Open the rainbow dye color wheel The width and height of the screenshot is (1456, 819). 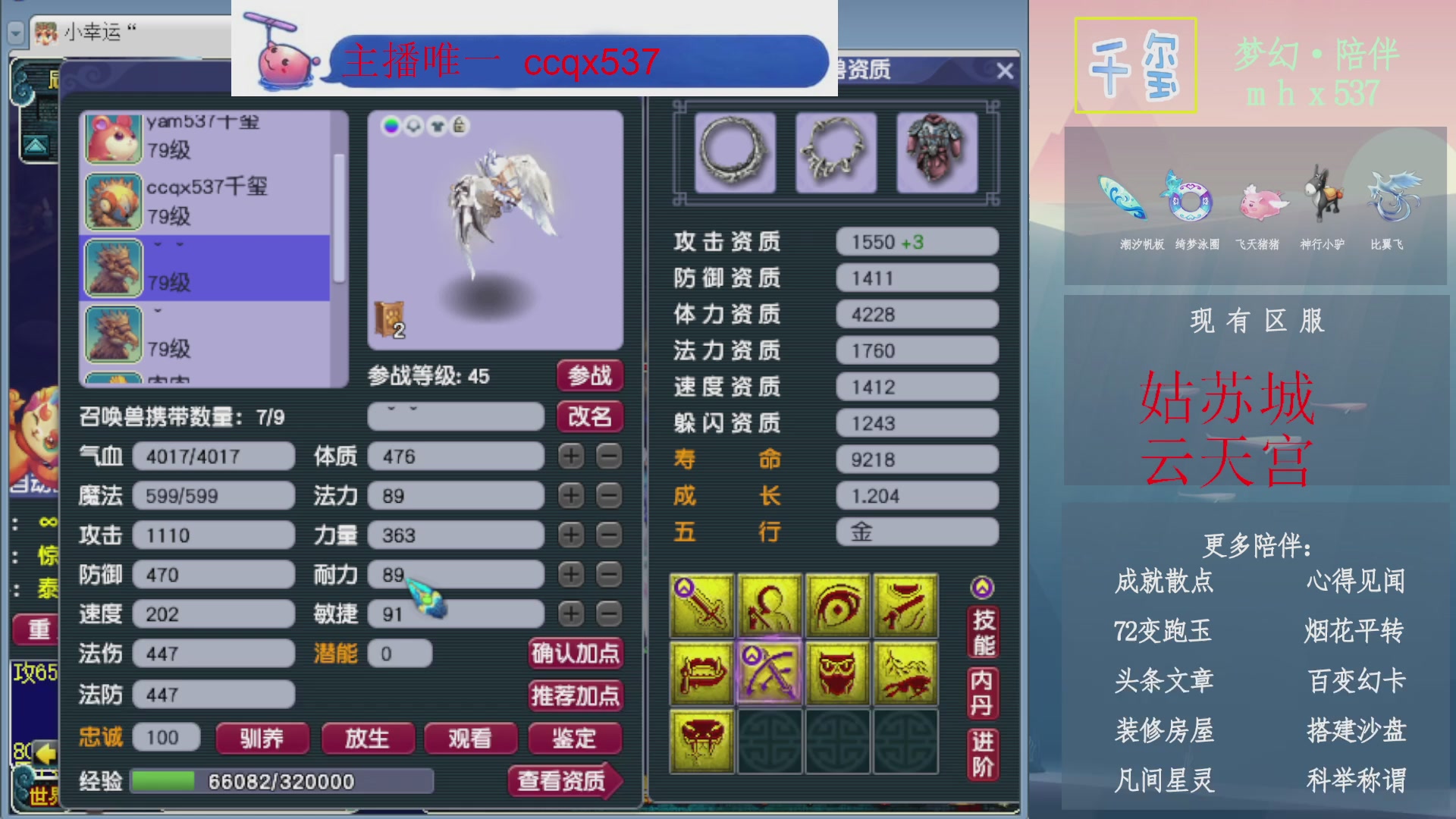391,126
